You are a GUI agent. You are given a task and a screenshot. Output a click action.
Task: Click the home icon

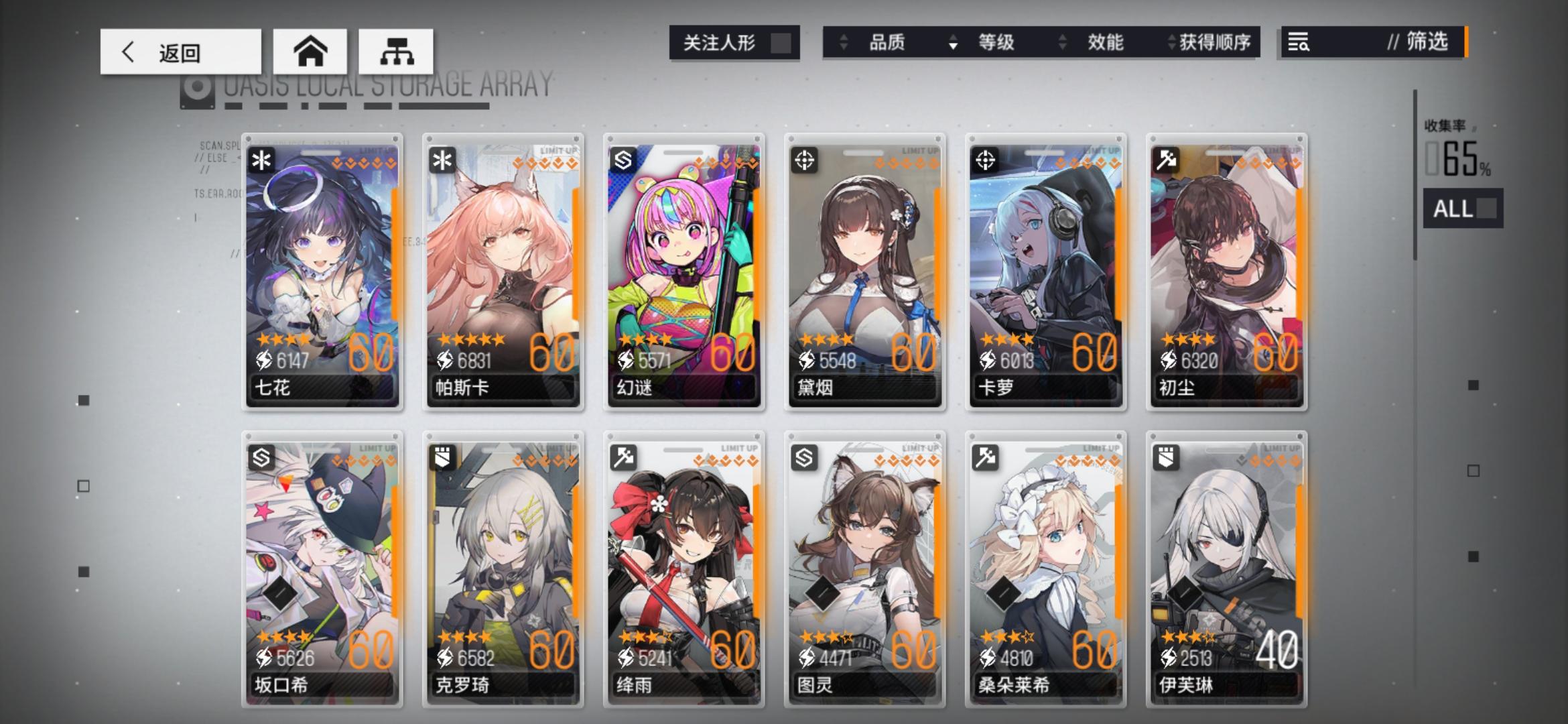click(310, 51)
